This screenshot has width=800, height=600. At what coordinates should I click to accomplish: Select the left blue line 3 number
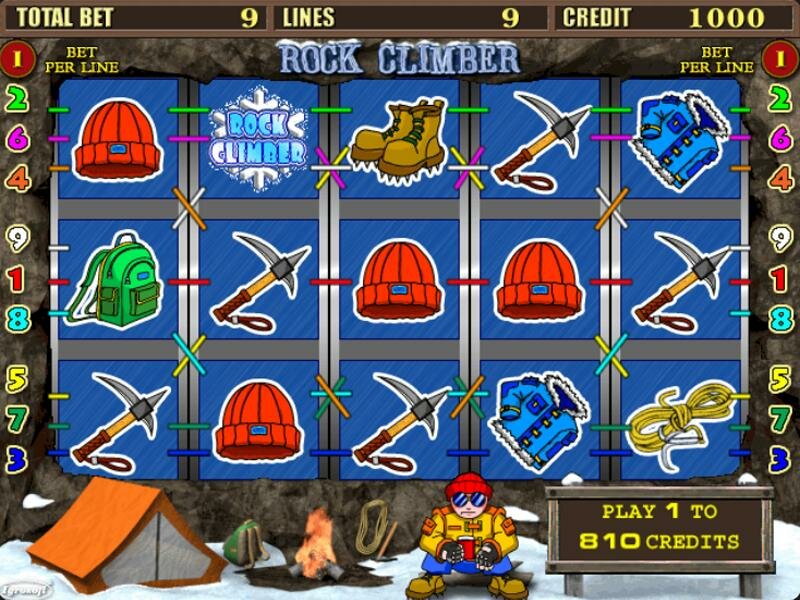17,459
